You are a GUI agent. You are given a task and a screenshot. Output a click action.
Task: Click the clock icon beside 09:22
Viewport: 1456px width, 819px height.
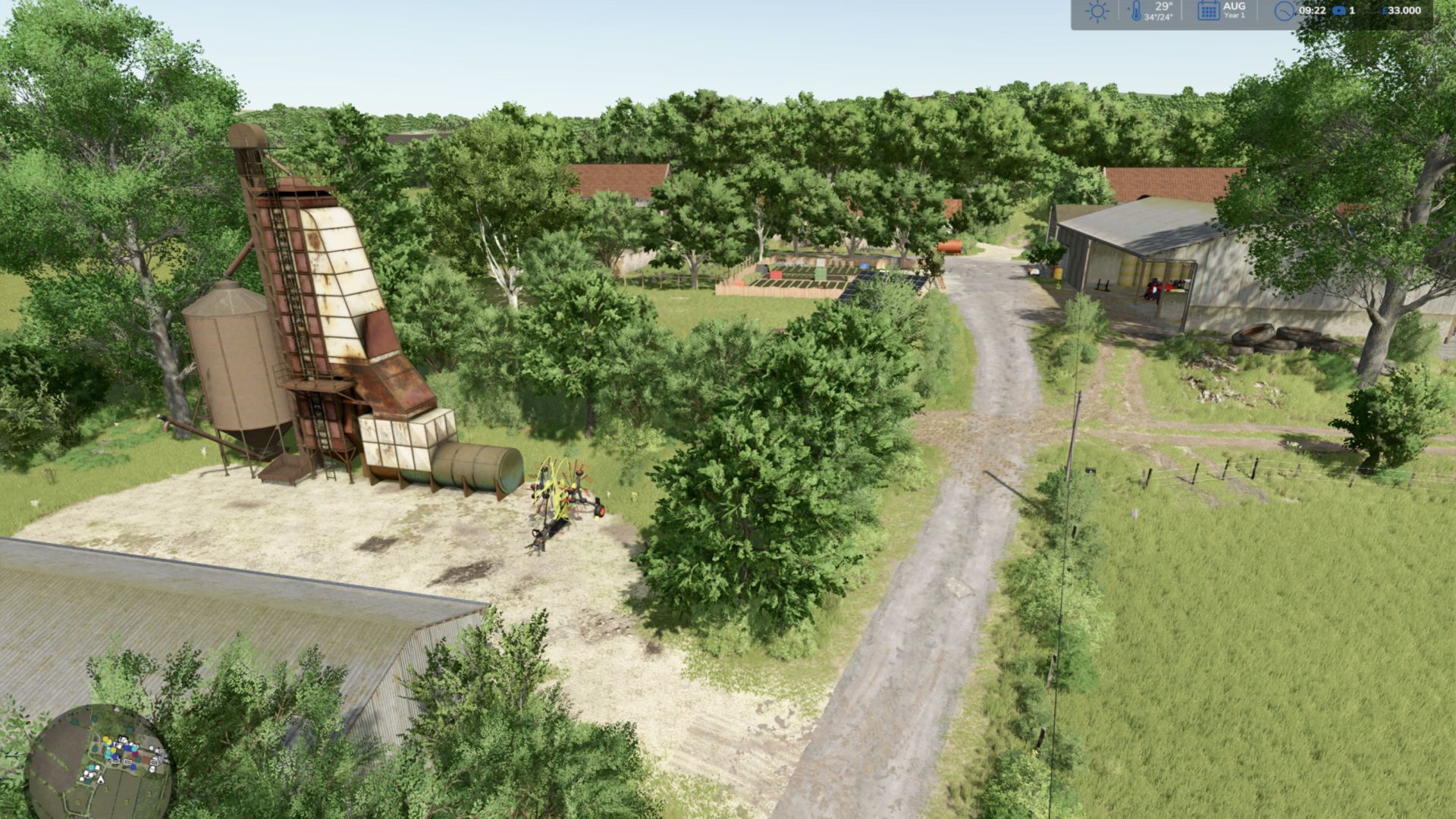click(x=1284, y=11)
